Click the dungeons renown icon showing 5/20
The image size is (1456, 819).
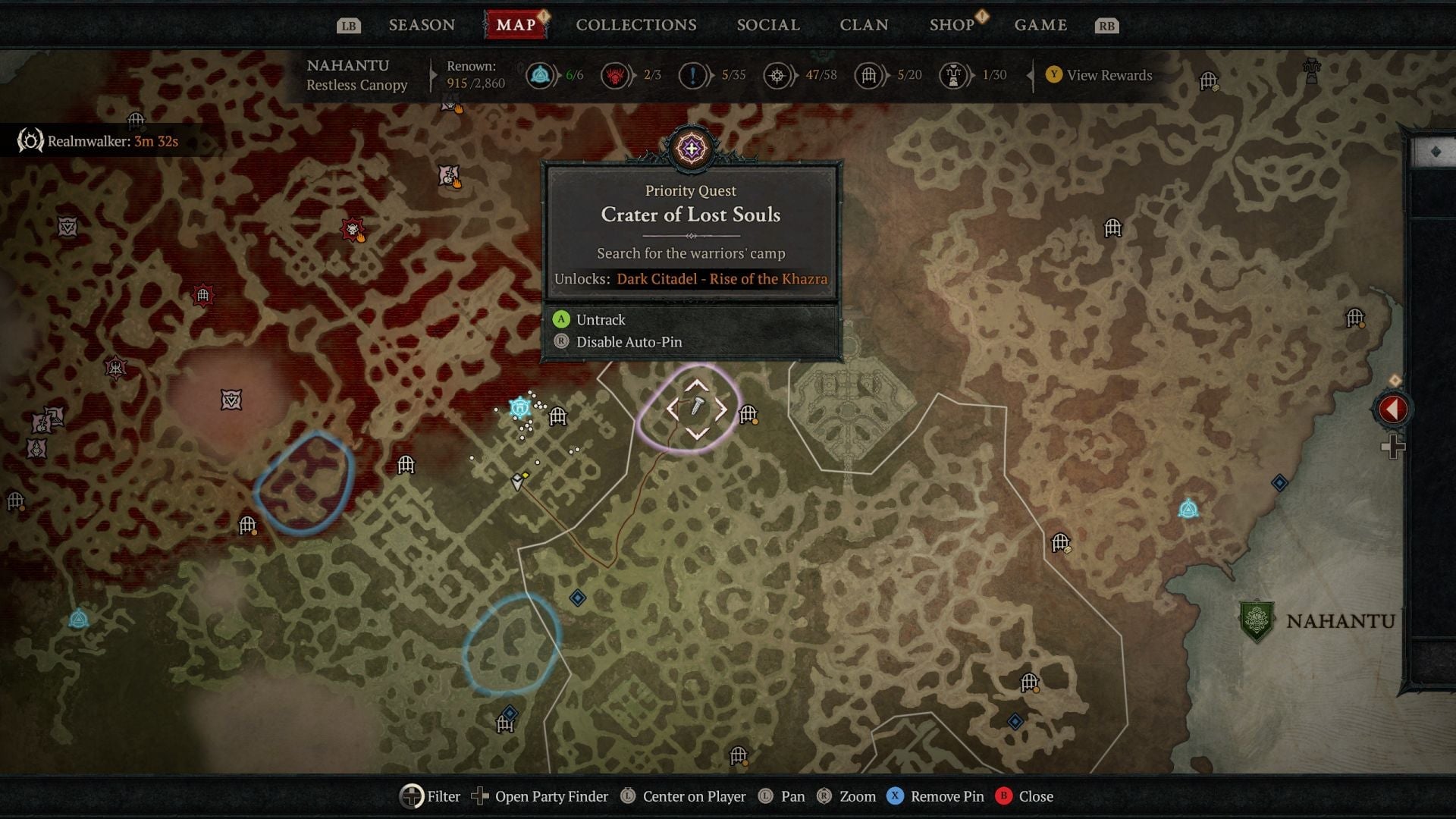(868, 74)
